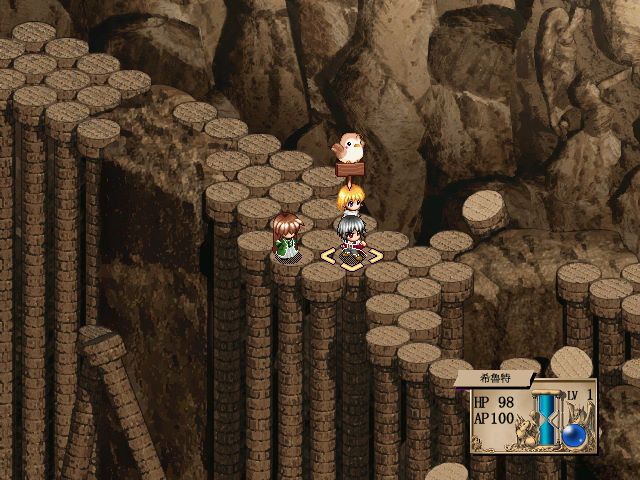The width and height of the screenshot is (640, 480).
Task: Click the blue hourglass in the status panel
Action: (x=547, y=417)
